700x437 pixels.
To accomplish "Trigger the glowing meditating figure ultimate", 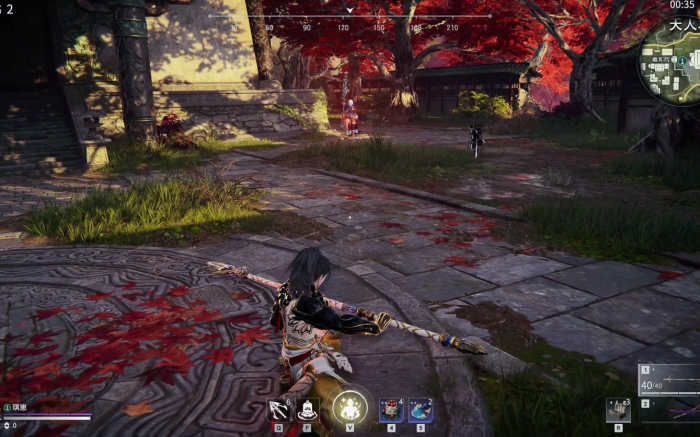I will [350, 405].
